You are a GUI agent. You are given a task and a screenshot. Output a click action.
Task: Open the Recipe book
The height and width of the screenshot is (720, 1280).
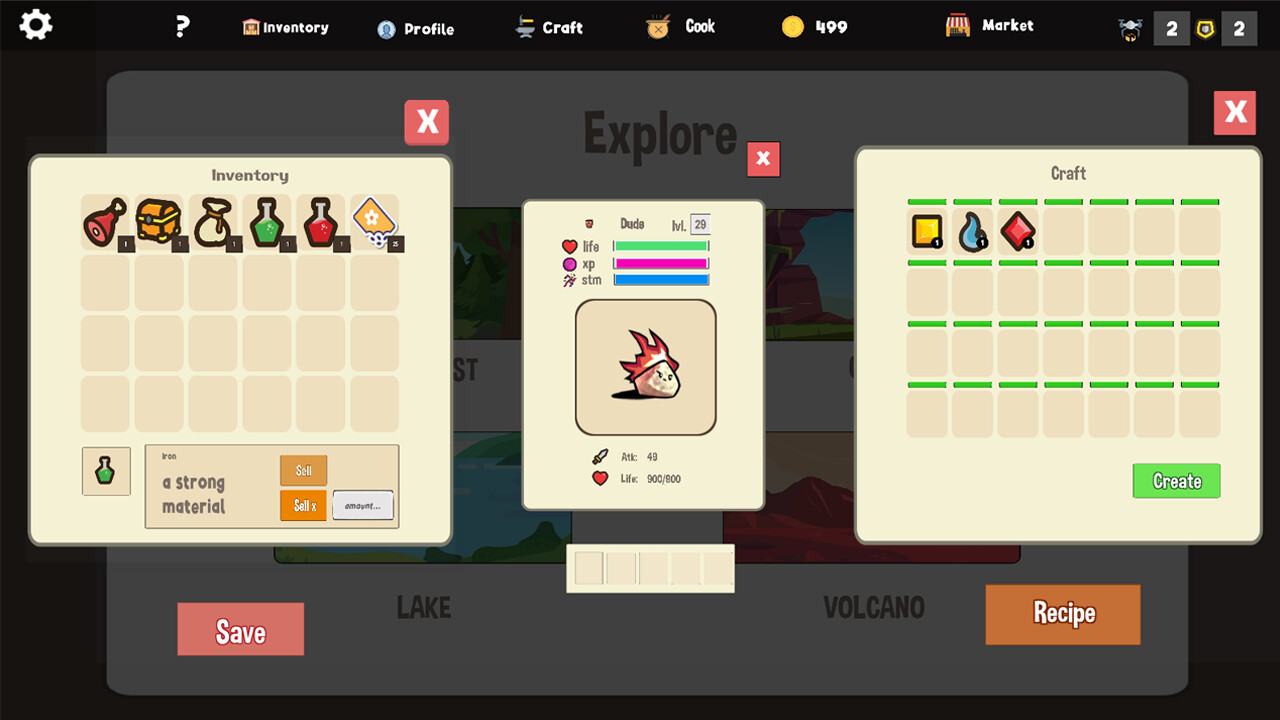coord(1062,615)
